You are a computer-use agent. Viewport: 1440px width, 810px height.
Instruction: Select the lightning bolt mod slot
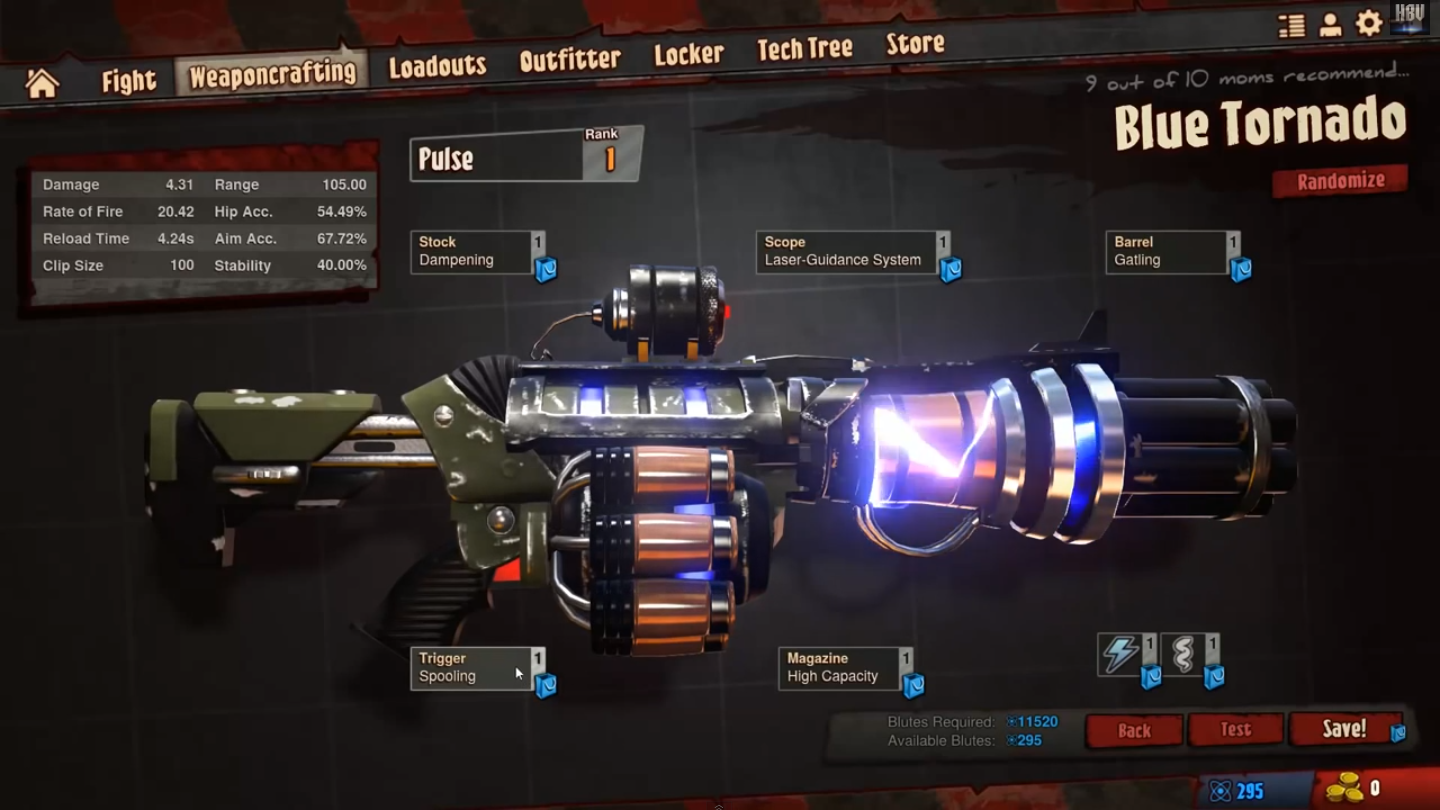(1120, 654)
